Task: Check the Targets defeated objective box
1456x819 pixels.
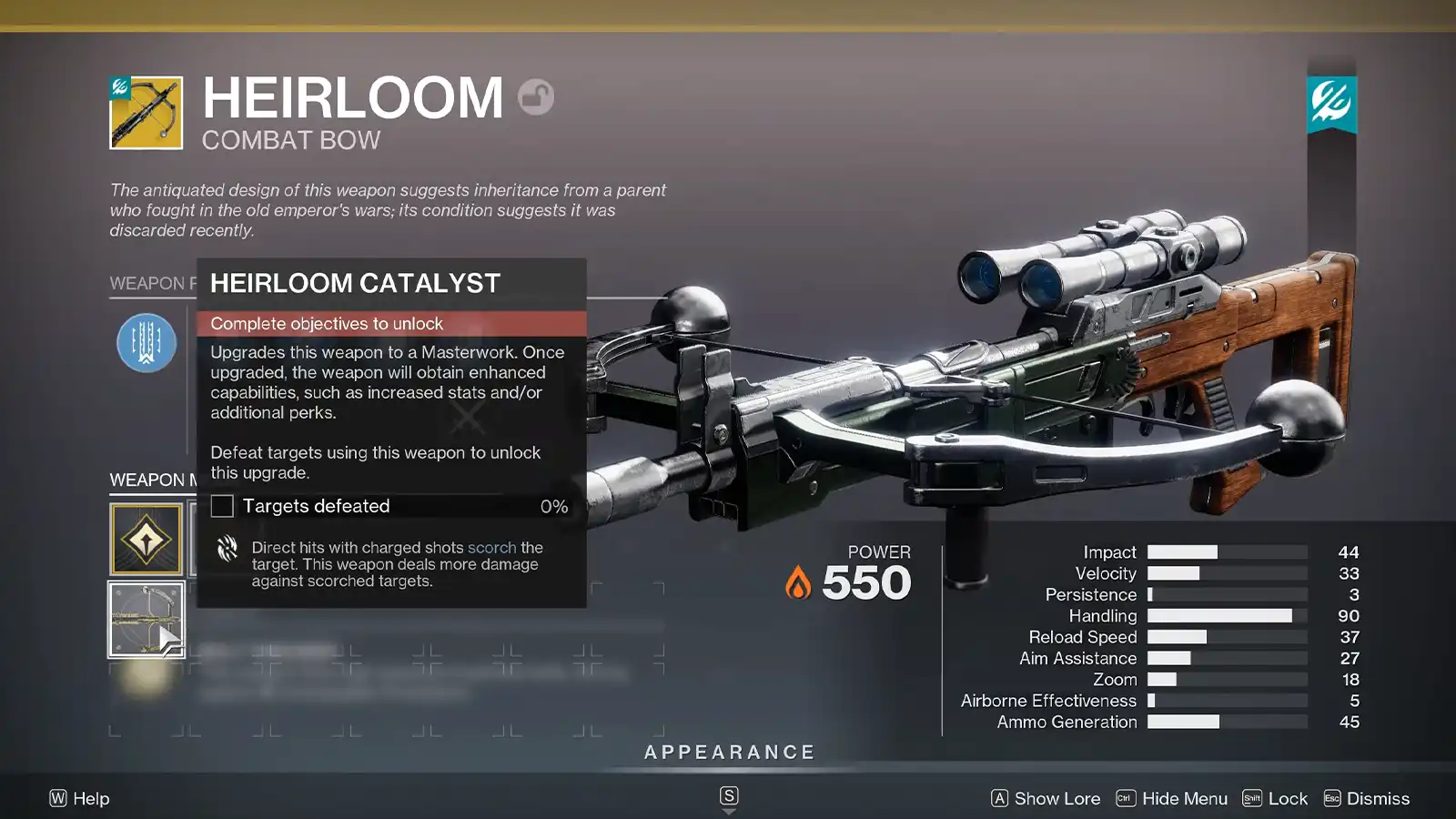Action: pos(221,506)
